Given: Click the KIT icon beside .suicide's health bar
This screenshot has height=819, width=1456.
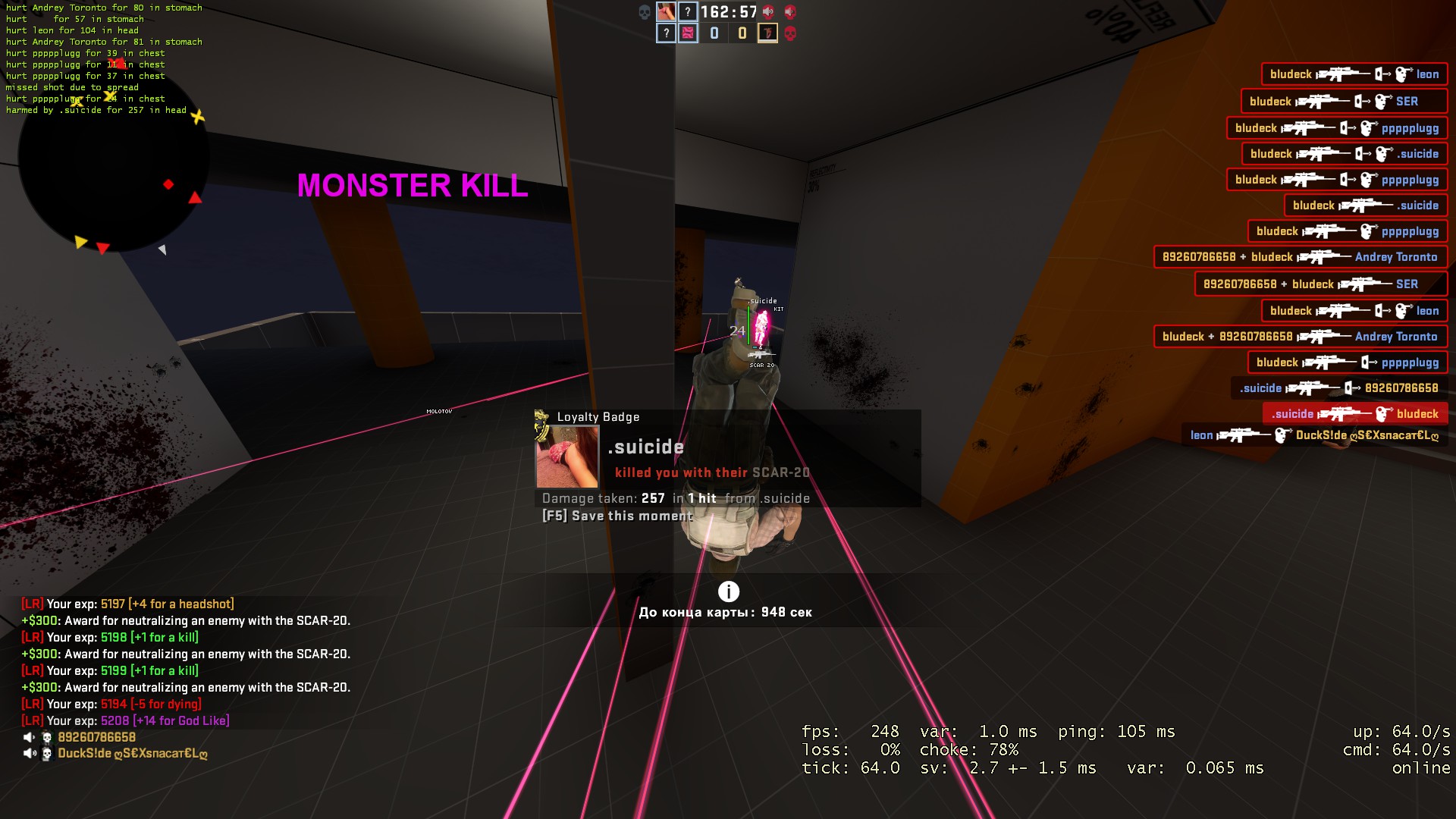Looking at the screenshot, I should [777, 309].
